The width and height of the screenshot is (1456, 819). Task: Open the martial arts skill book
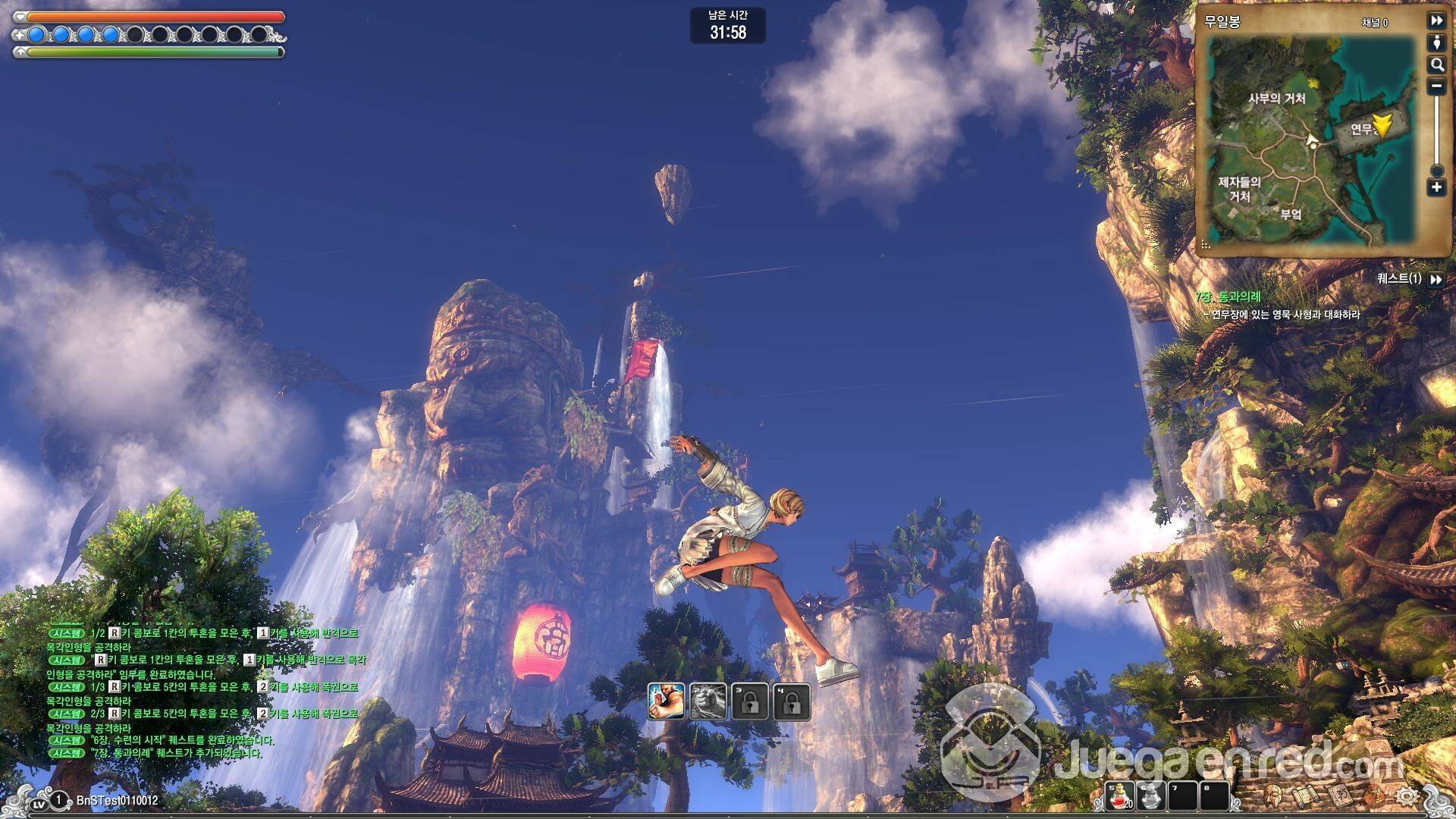click(1339, 795)
